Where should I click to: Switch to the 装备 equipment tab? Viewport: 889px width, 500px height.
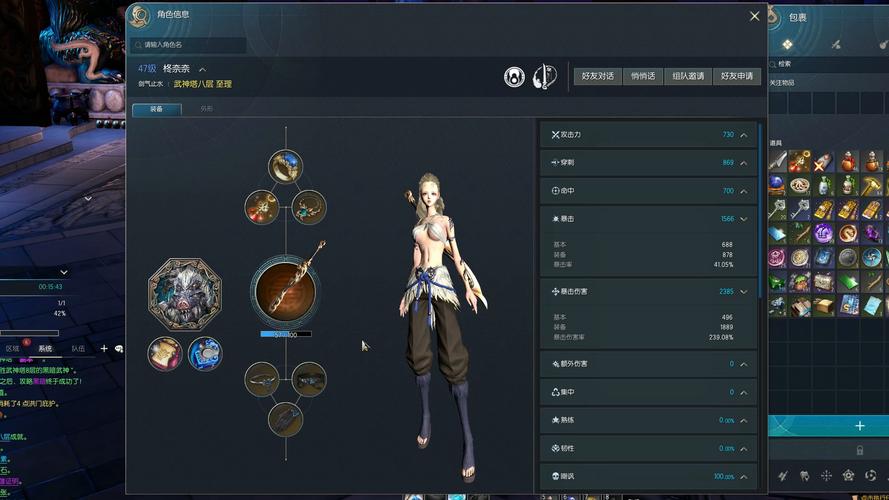click(157, 109)
